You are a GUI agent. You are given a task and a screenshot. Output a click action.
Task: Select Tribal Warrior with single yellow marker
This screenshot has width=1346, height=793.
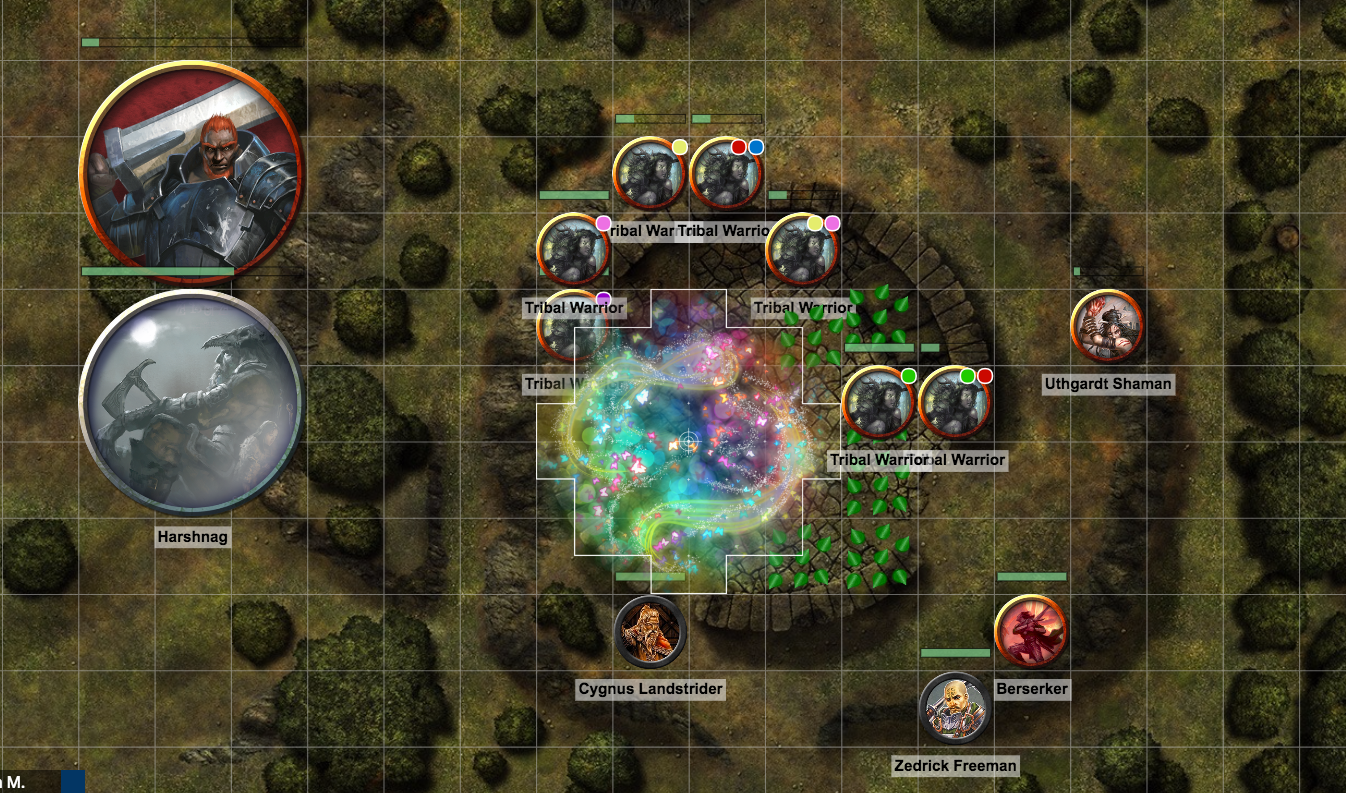(649, 173)
